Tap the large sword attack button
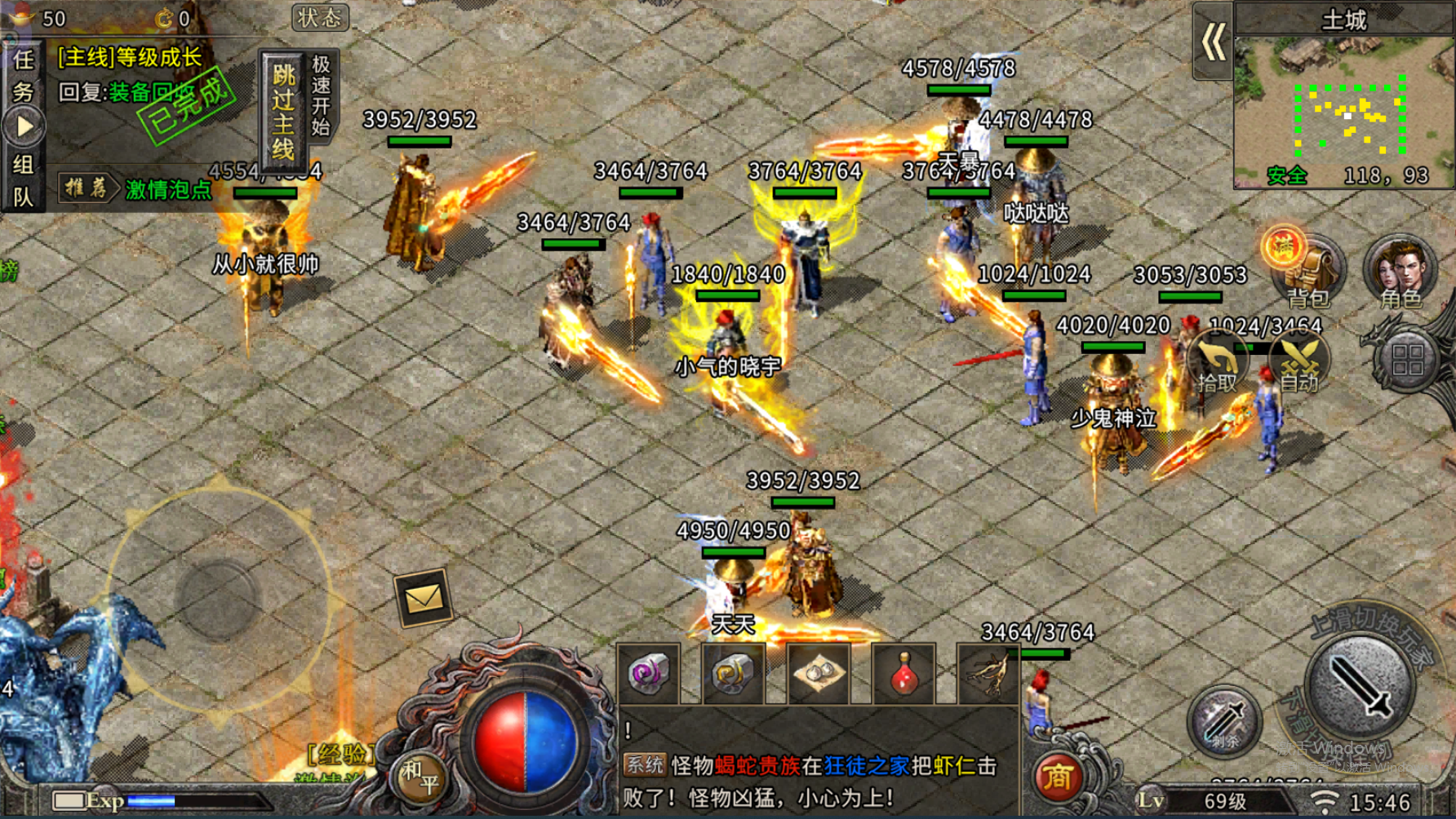 (x=1360, y=685)
